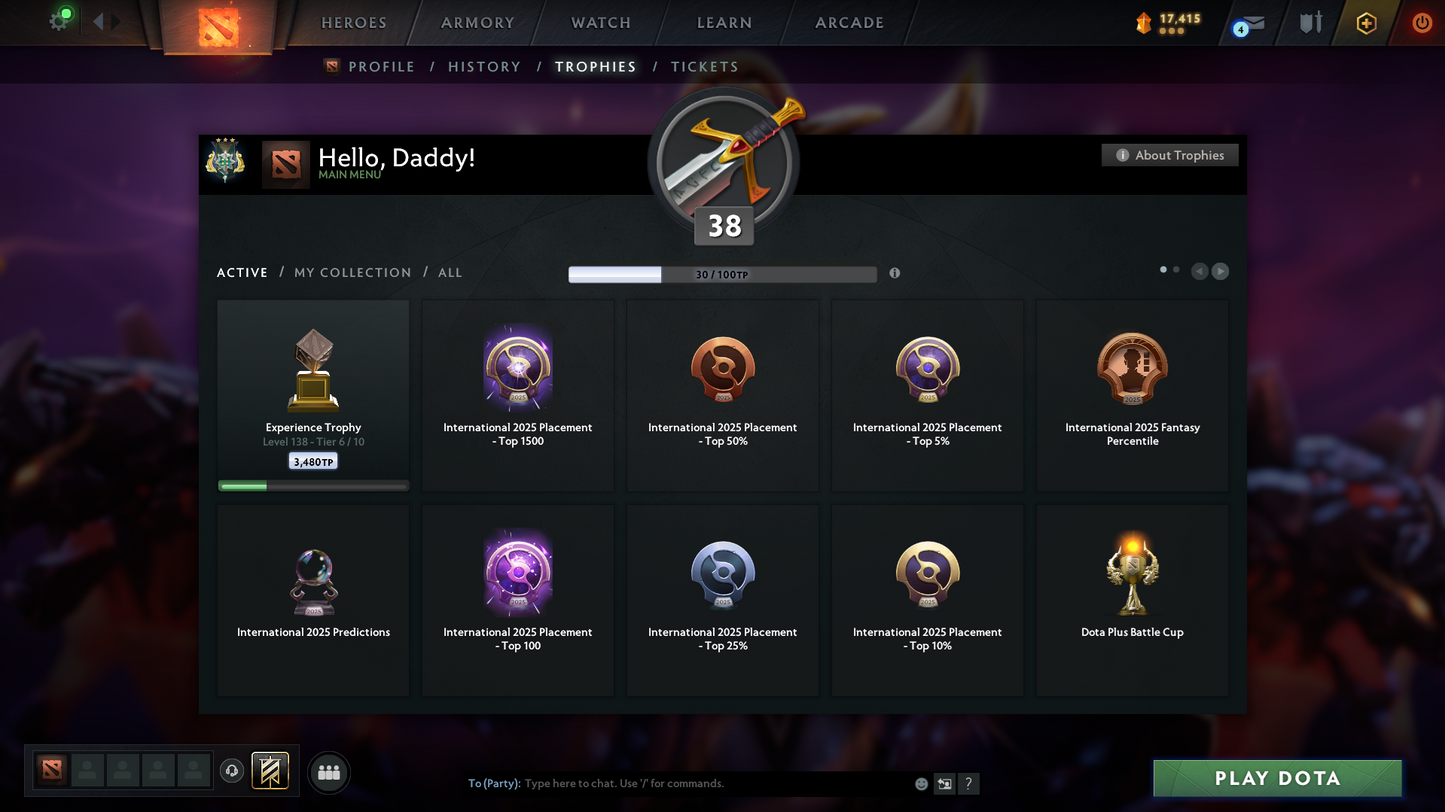Select the Dota Plus Battle Cup trophy

(1132, 600)
